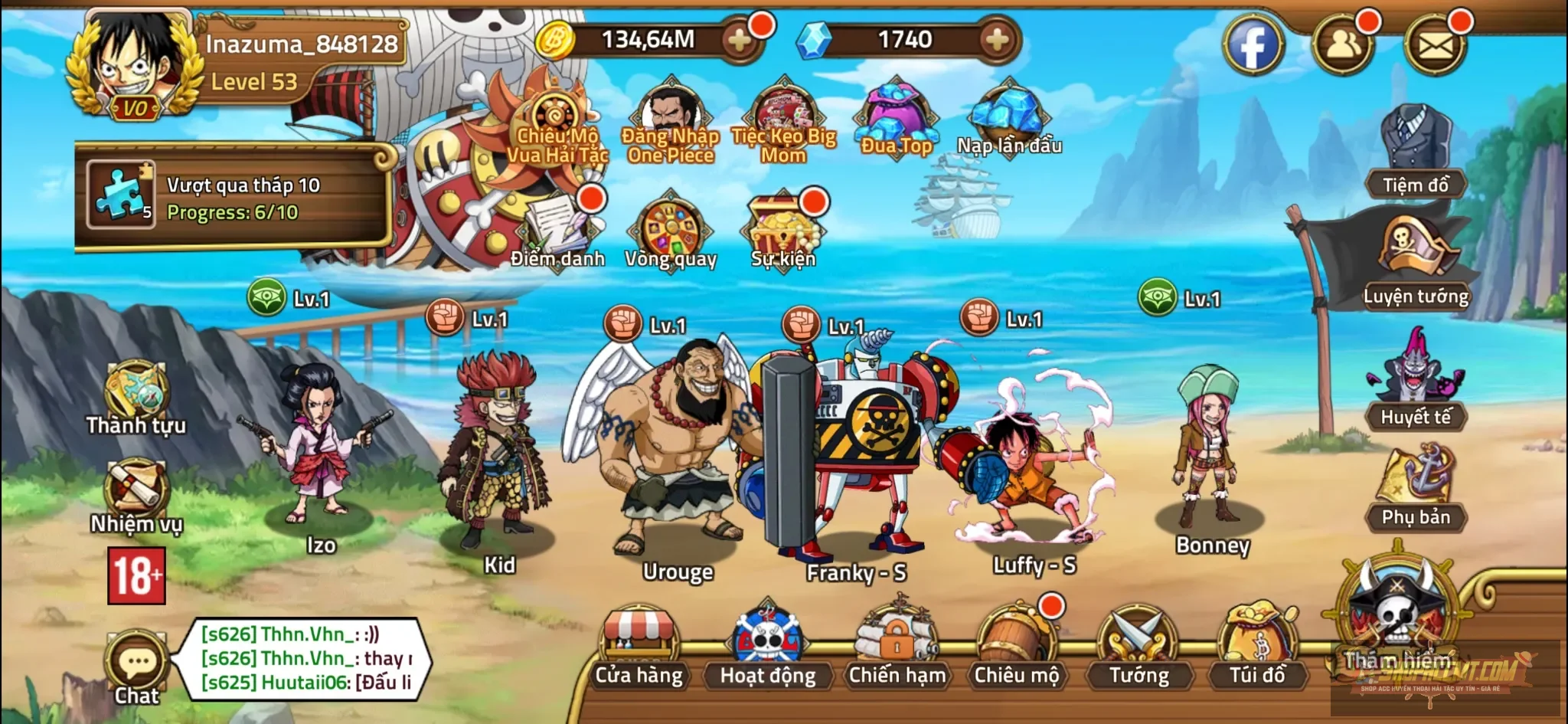Open the mail inbox
Viewport: 1568px width, 724px height.
click(1438, 46)
